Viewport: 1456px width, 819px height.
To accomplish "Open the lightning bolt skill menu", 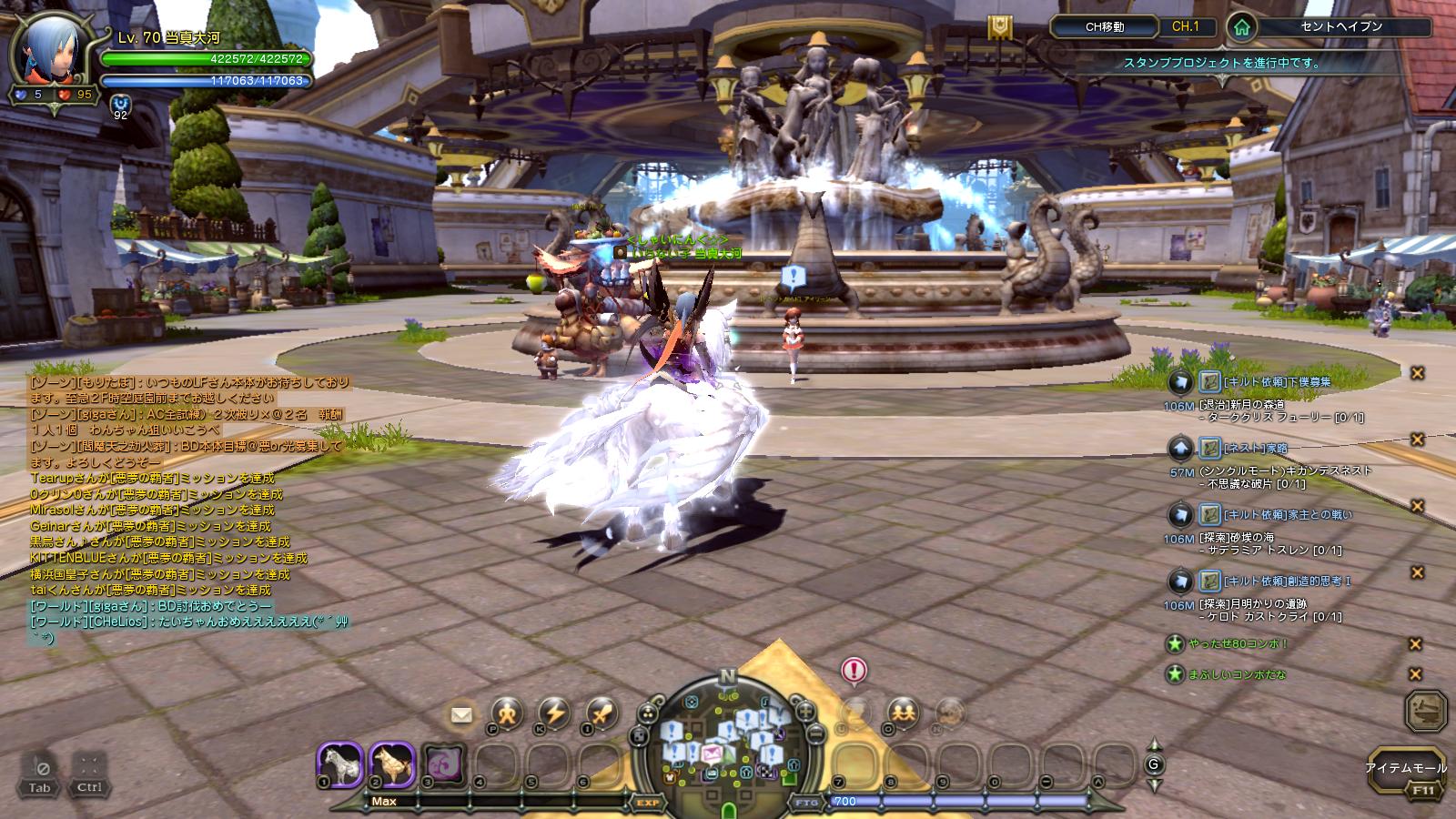I will pos(554,714).
